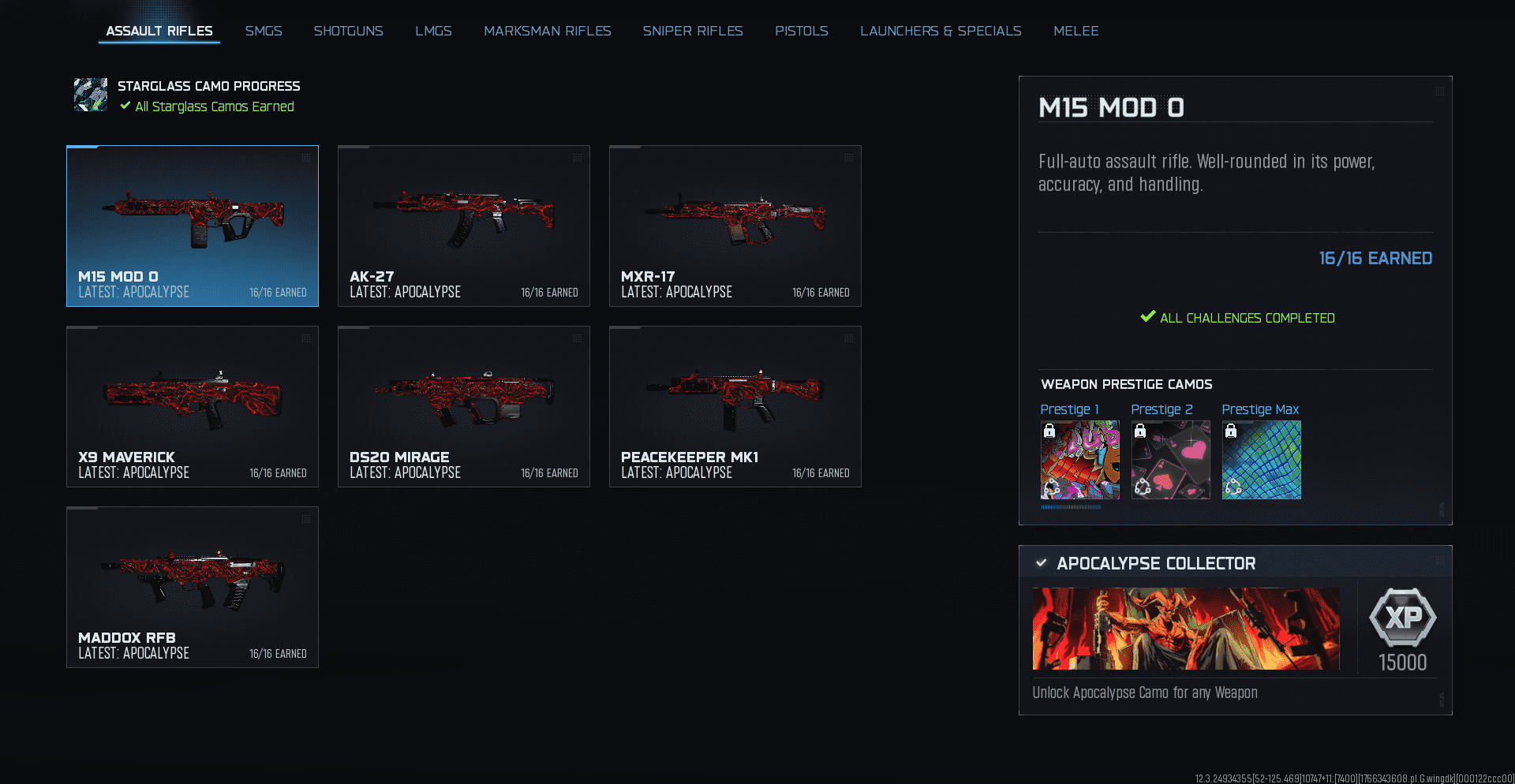1515x784 pixels.
Task: Open the dot-grid menu on the M15 MOD 0 card
Action: 305,158
